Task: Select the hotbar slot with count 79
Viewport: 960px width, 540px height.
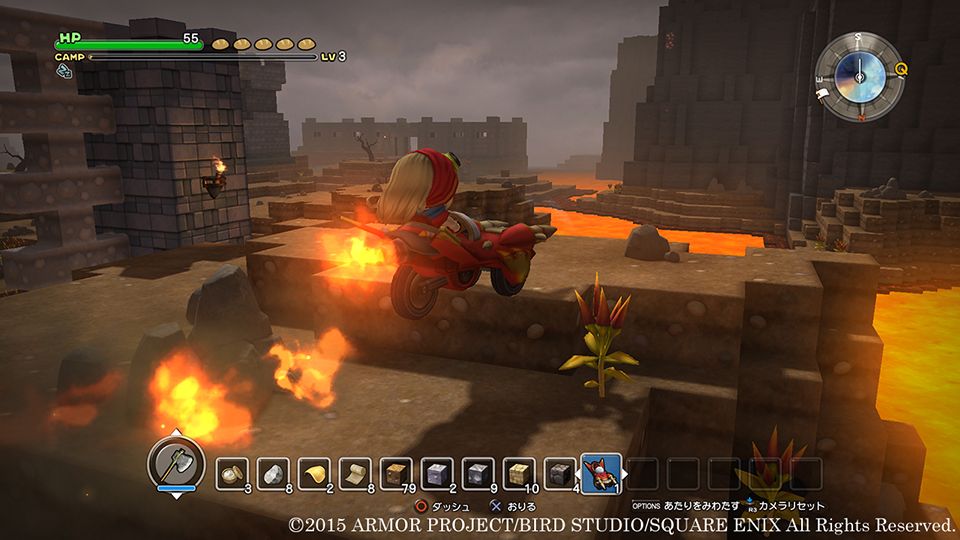Action: 396,473
